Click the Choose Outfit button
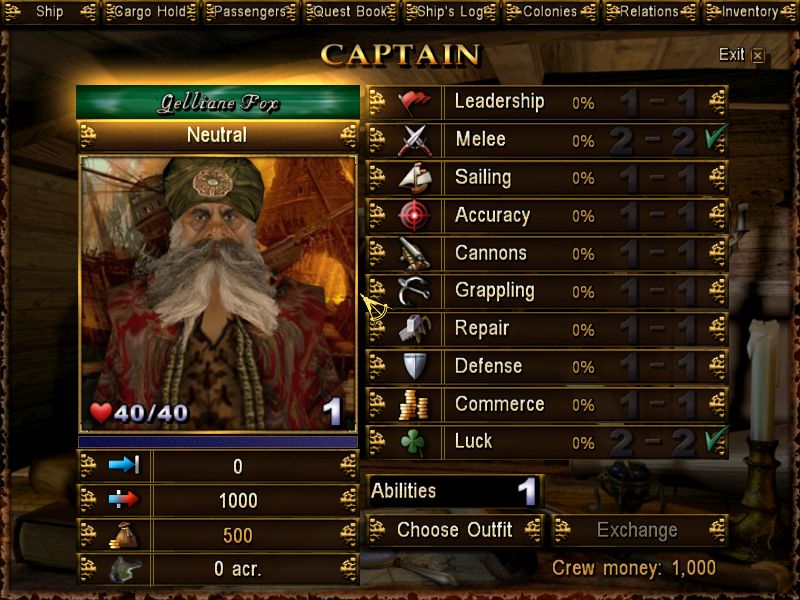Image resolution: width=800 pixels, height=600 pixels. [x=455, y=530]
